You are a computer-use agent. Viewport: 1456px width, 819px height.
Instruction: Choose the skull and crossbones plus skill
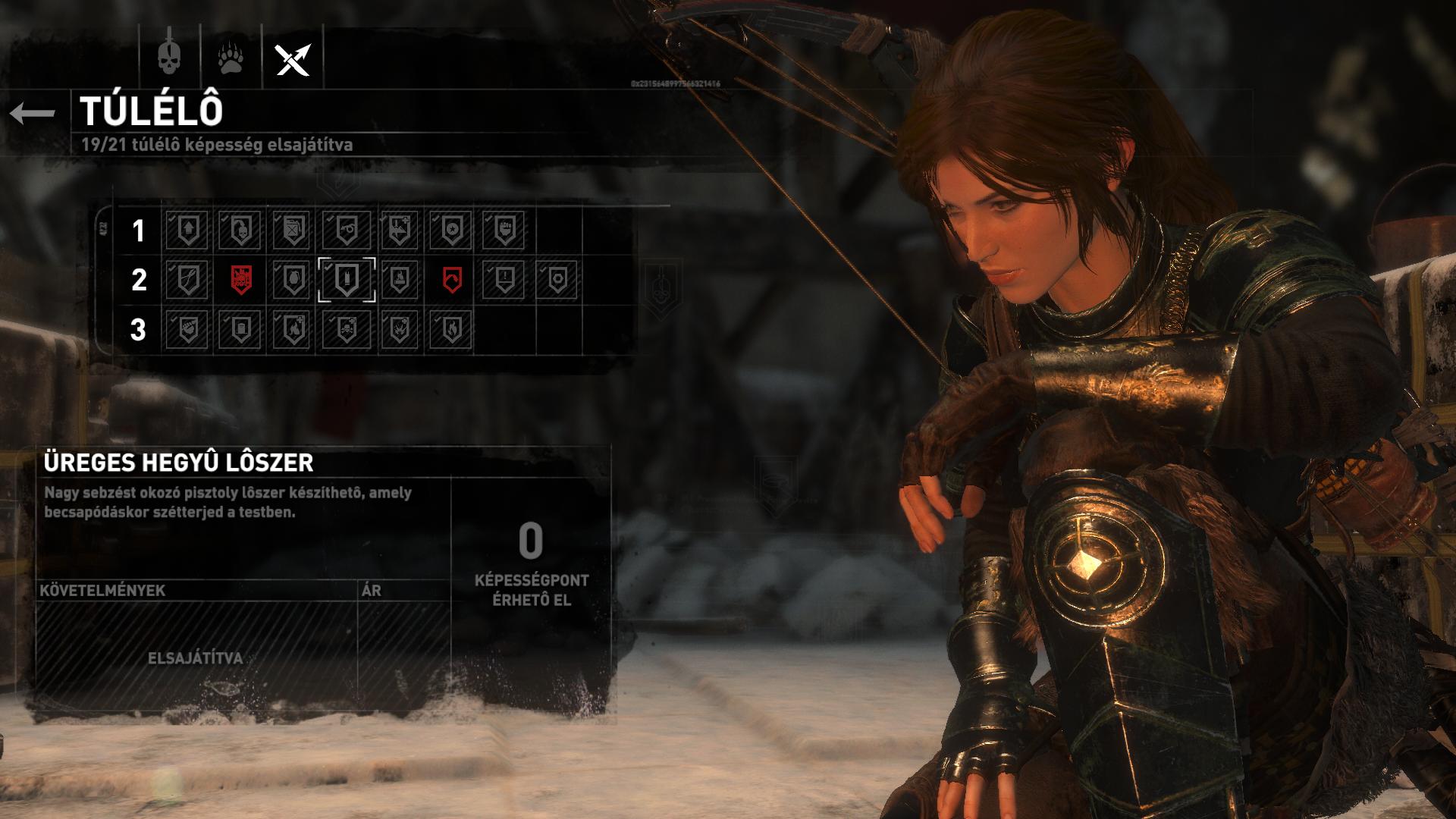point(346,330)
